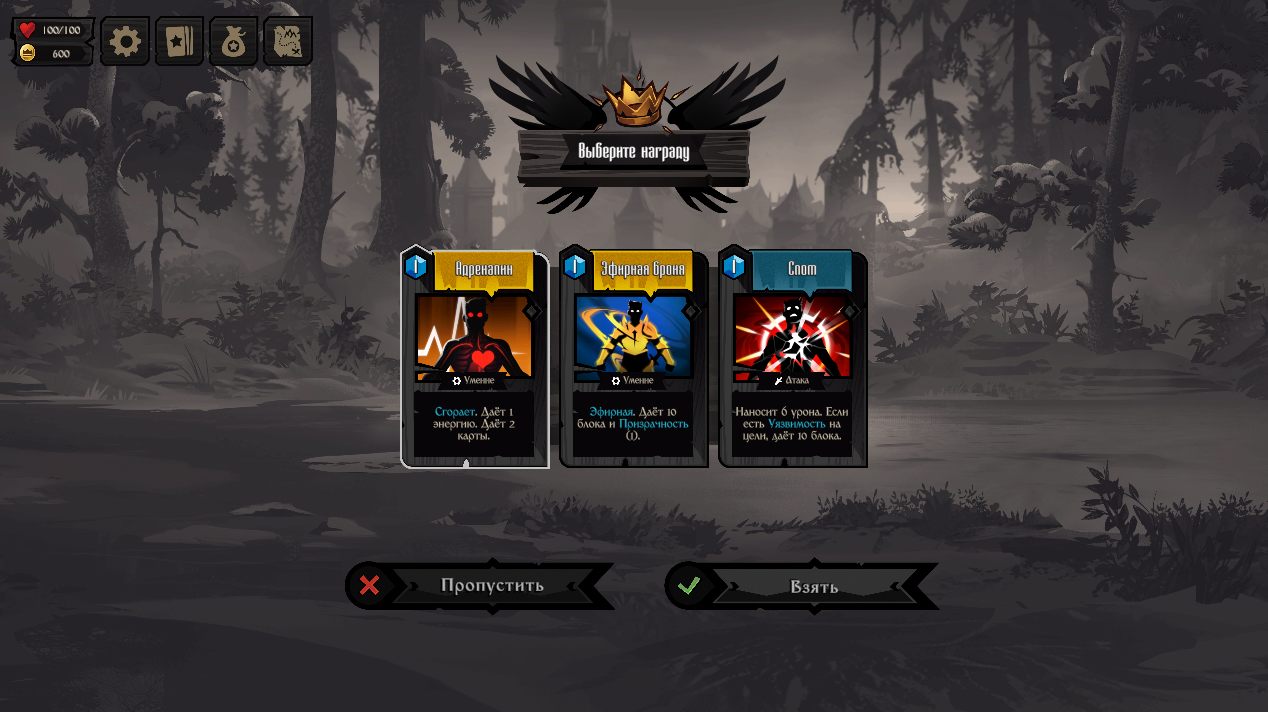
Task: Confirm the choice with Взять
Action: pyautogui.click(x=802, y=586)
